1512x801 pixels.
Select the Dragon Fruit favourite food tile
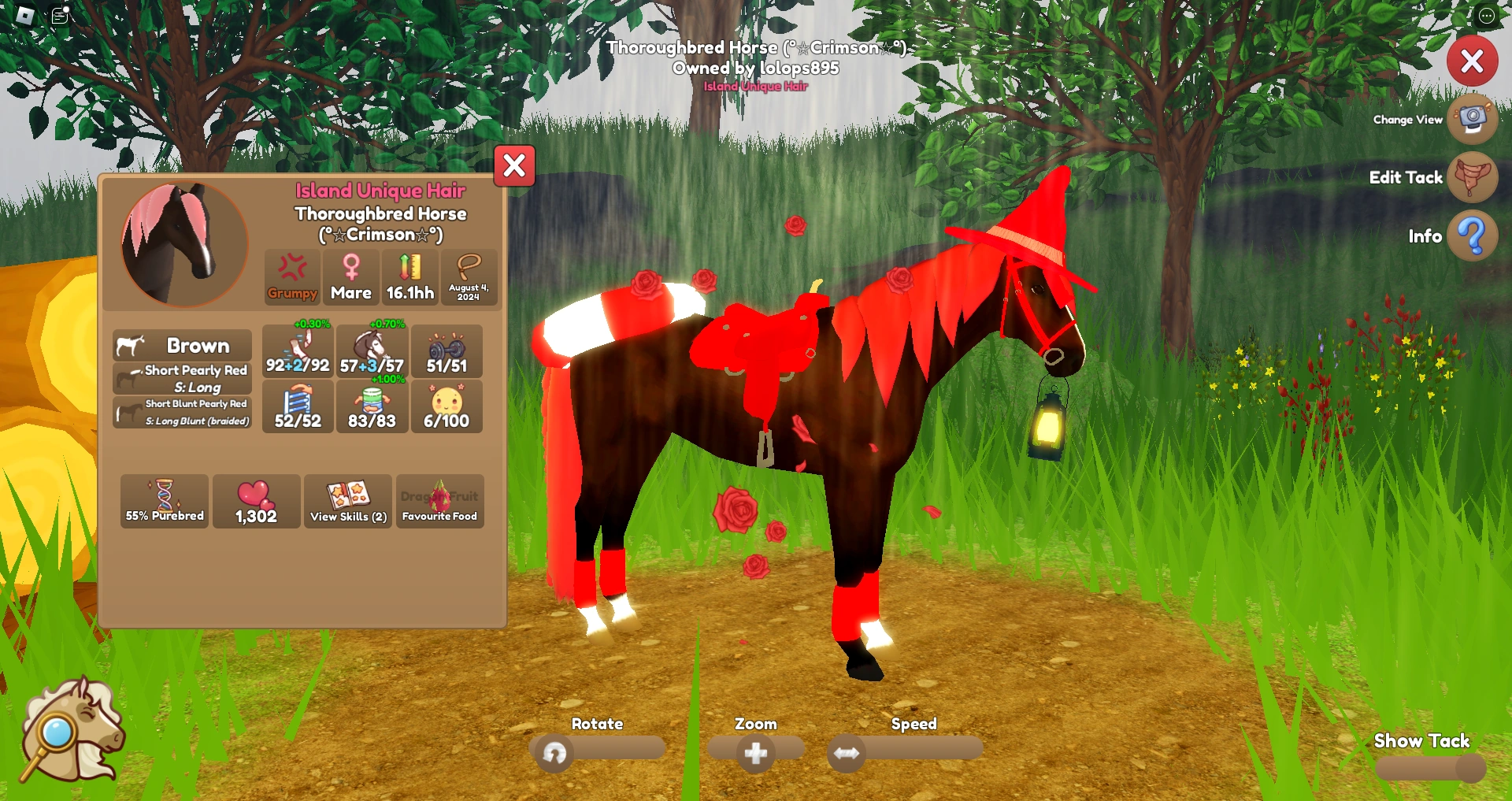point(439,501)
